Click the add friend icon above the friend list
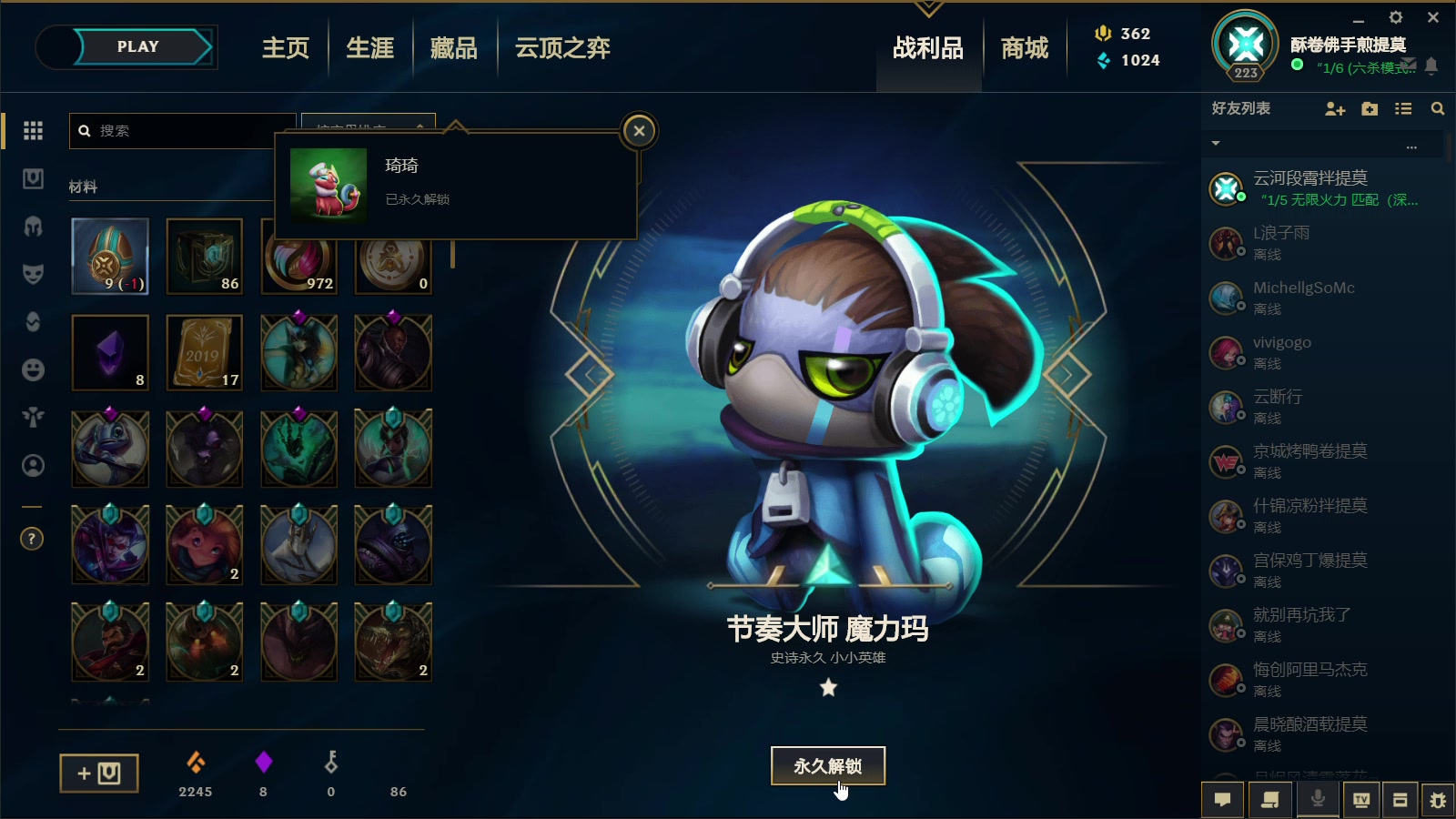Viewport: 1456px width, 819px height. click(x=1334, y=109)
